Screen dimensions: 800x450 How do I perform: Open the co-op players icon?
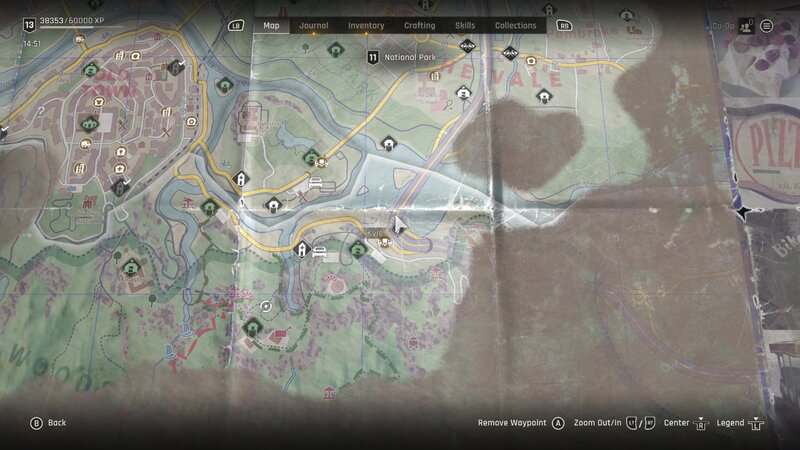coord(744,26)
